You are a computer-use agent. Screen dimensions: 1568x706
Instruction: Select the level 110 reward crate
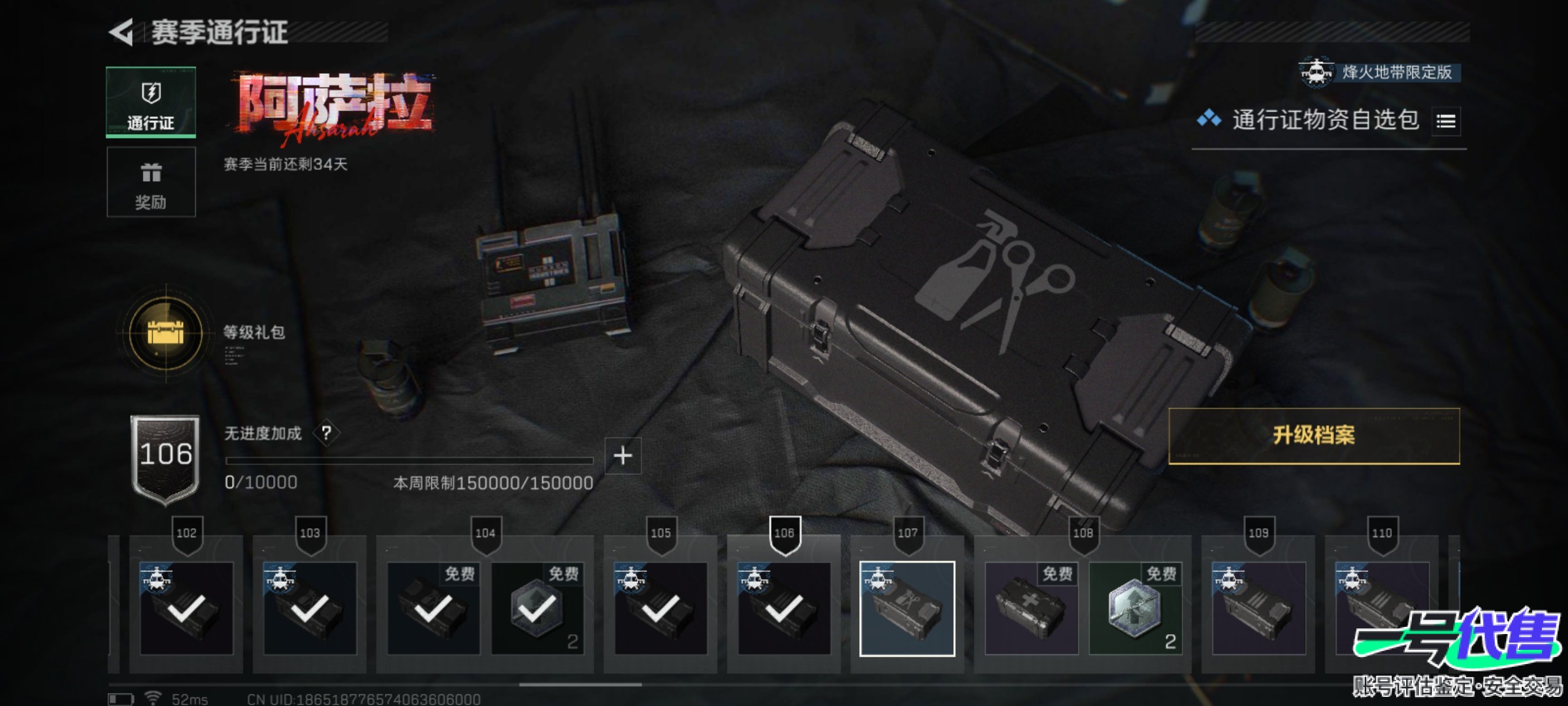click(x=1381, y=609)
